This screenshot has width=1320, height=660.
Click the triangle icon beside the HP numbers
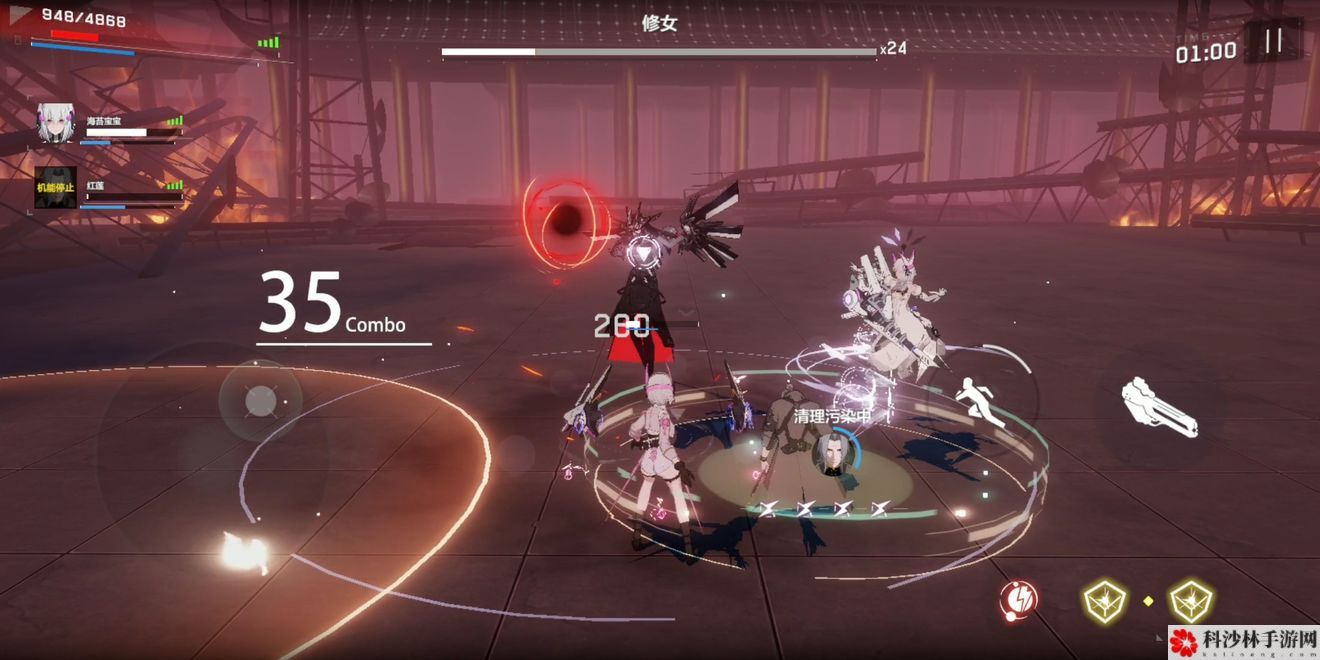[x=21, y=15]
